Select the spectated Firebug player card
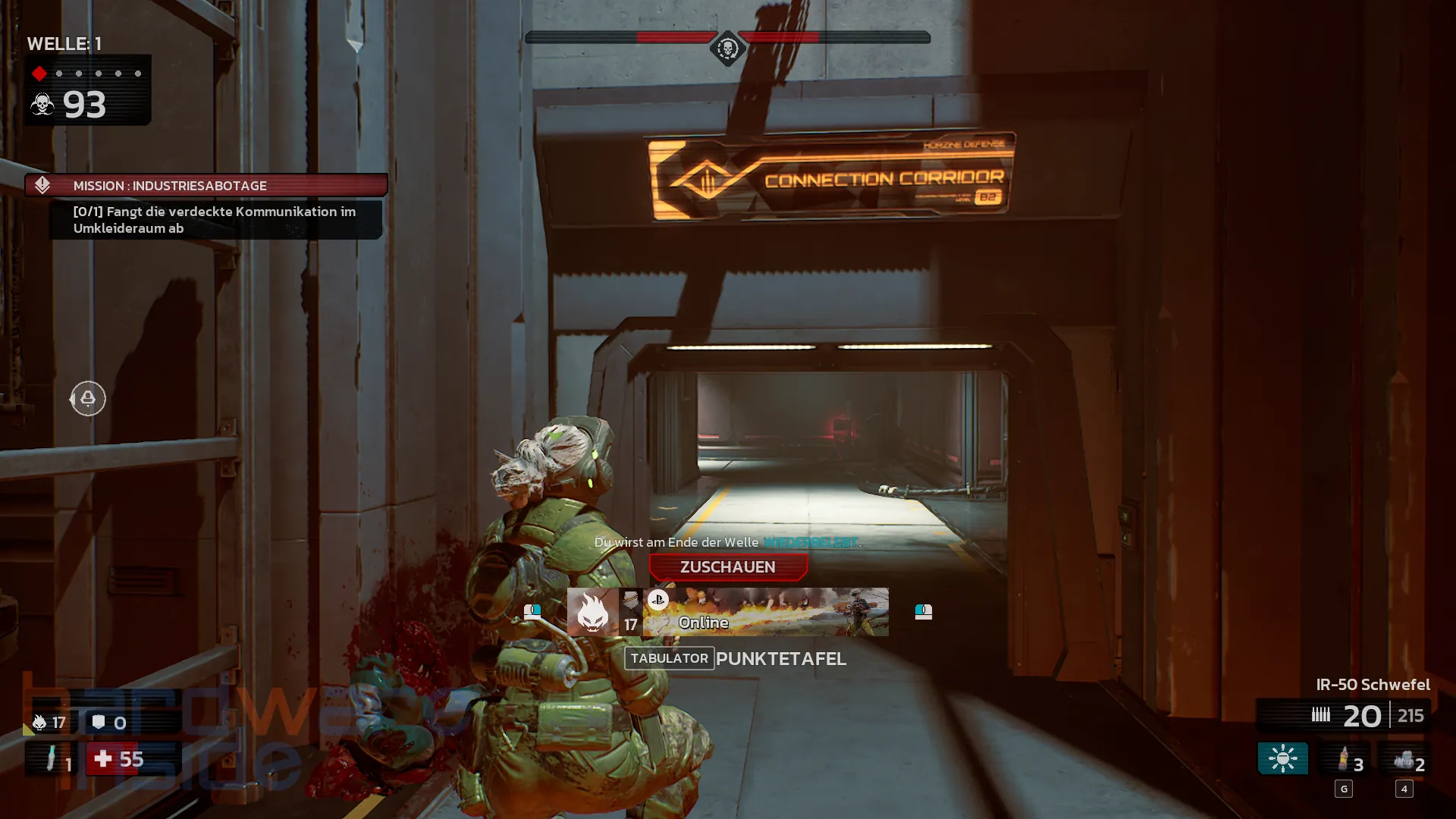This screenshot has width=1456, height=819. (764, 612)
